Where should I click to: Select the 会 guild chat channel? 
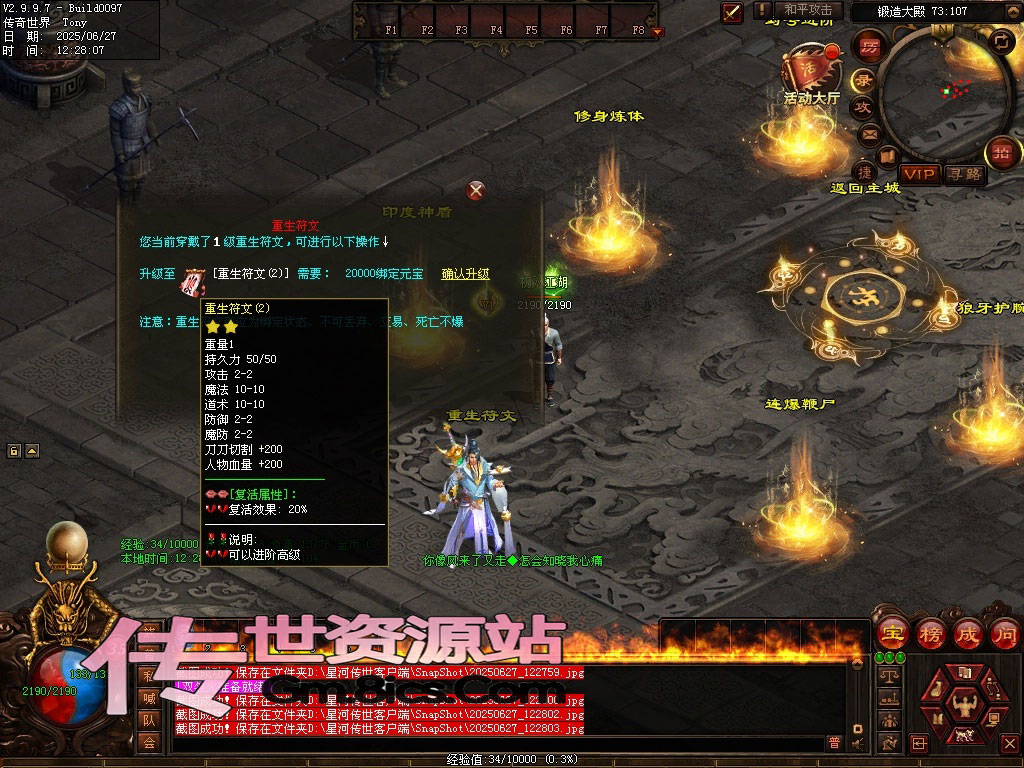tap(148, 742)
